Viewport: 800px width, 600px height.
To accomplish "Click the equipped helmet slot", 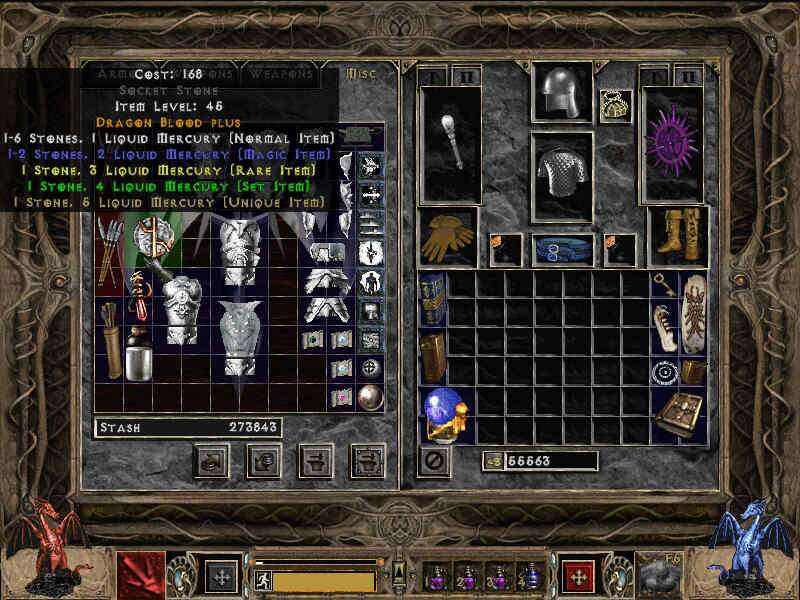I will (x=561, y=94).
